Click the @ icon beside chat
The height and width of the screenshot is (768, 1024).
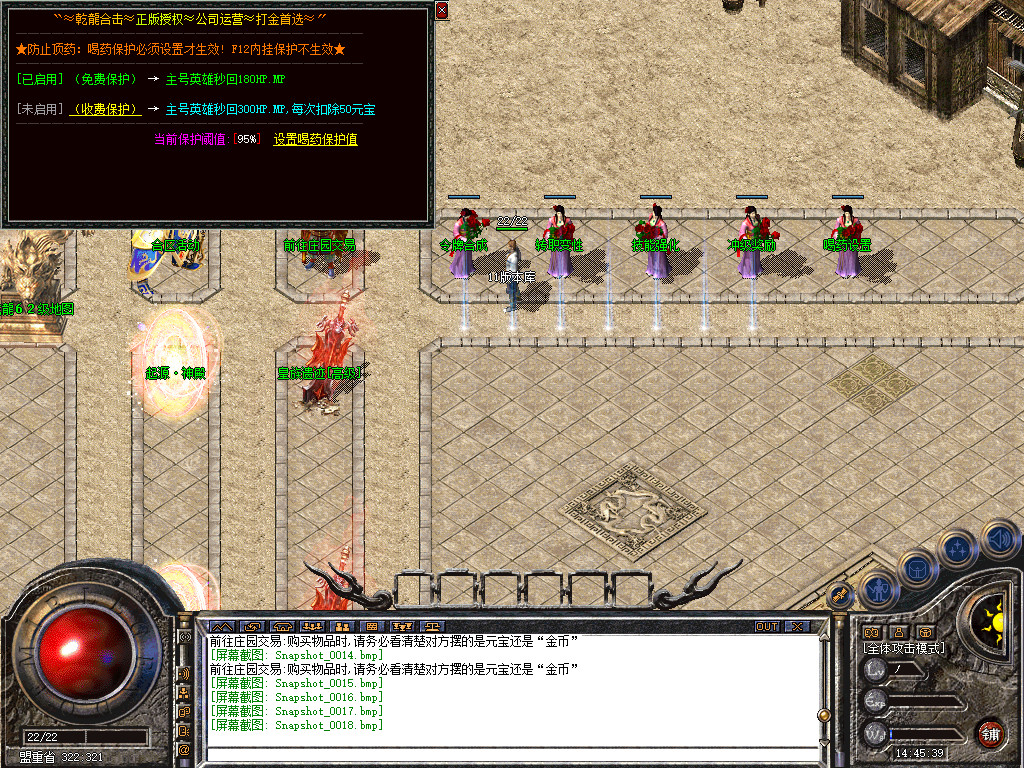point(185,748)
